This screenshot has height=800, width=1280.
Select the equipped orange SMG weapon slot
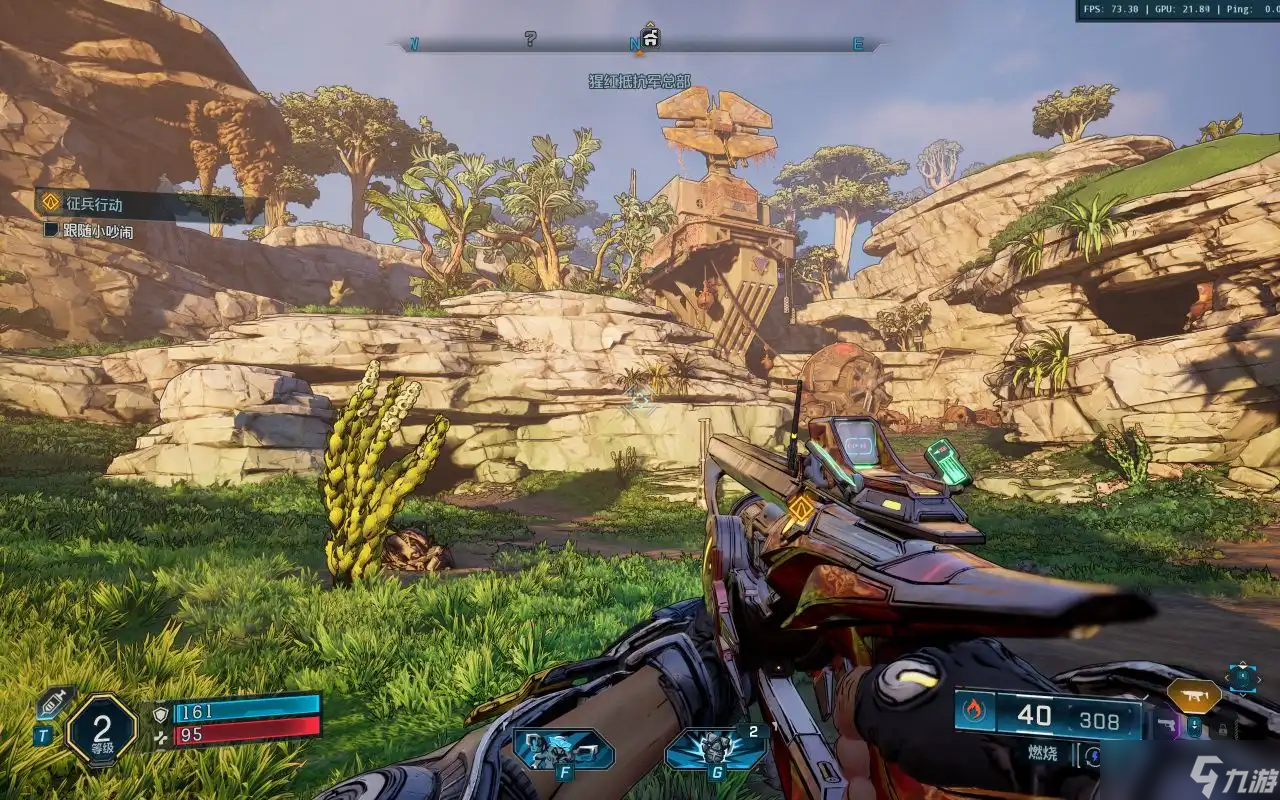click(1195, 694)
